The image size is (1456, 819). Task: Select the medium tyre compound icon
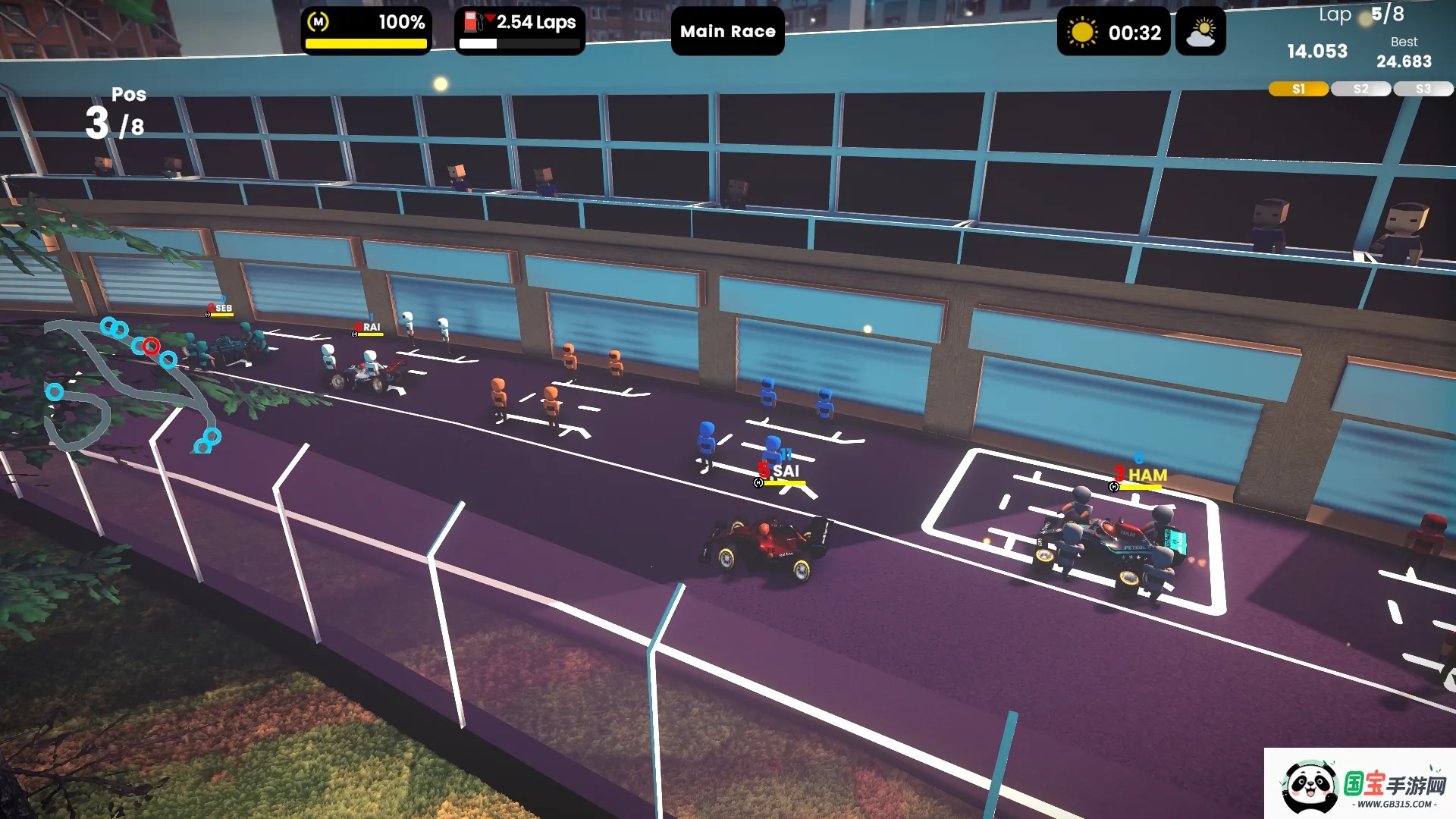click(318, 23)
